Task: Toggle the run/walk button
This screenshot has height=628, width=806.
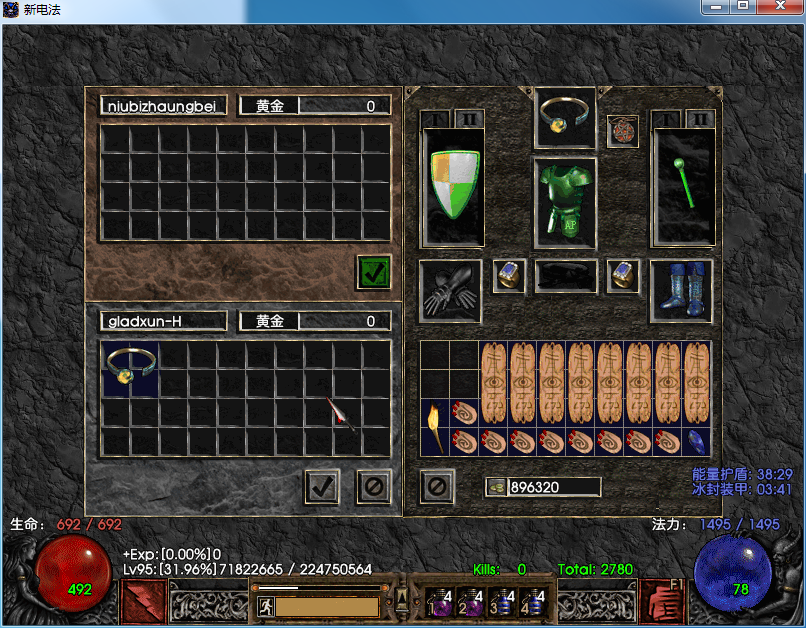Action: 265,606
